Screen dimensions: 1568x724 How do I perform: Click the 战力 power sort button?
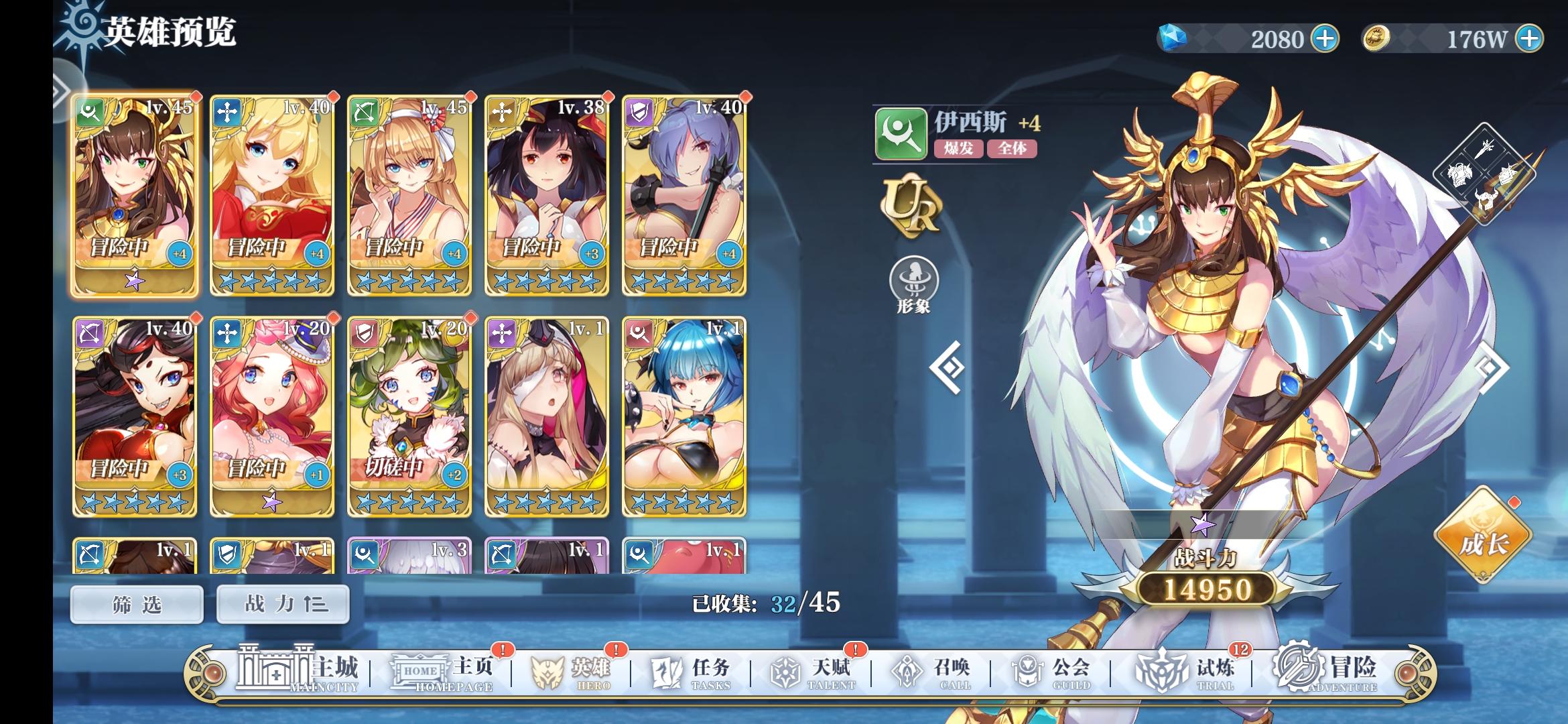tap(282, 603)
